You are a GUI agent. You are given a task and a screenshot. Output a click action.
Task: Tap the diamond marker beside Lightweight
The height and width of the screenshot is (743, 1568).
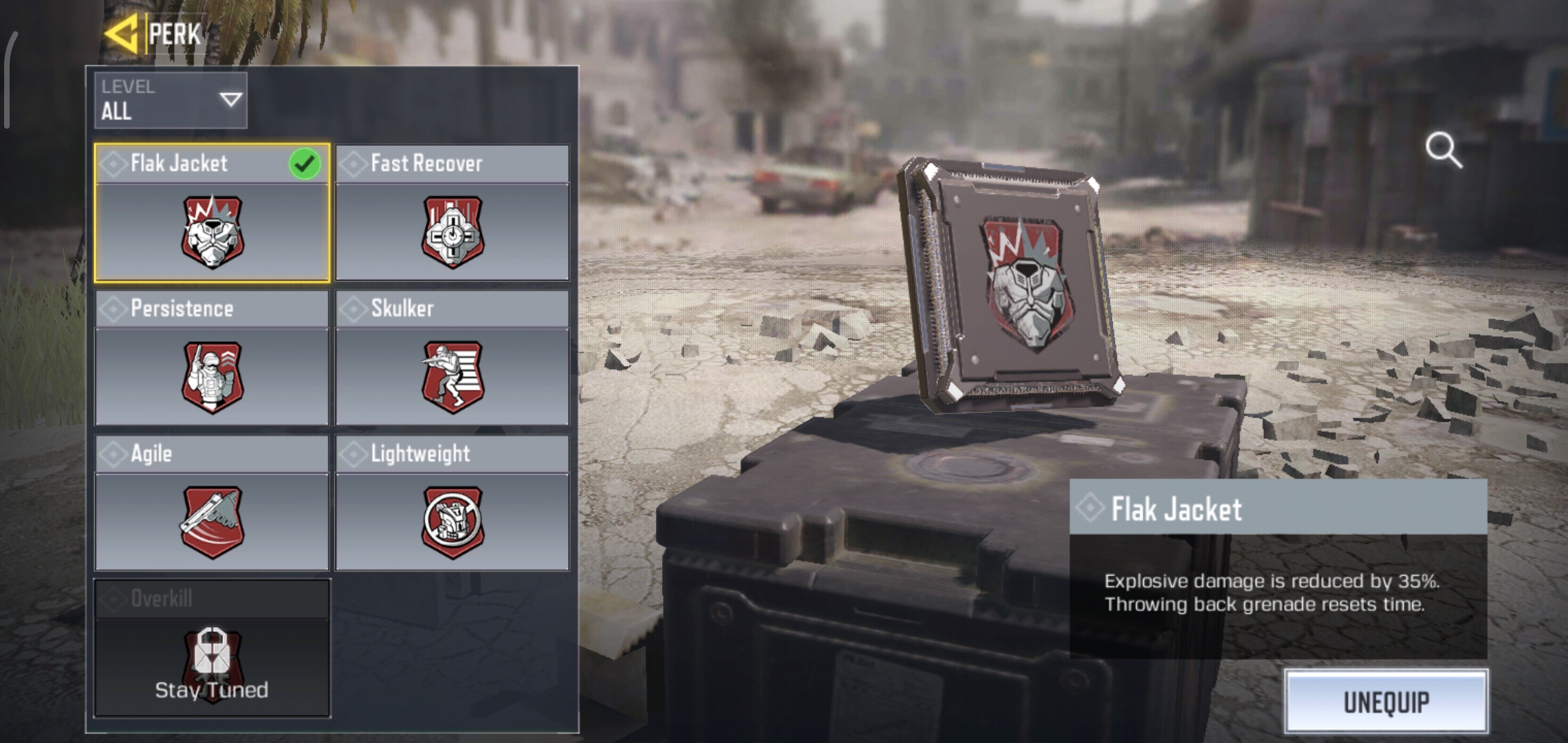pyautogui.click(x=353, y=453)
